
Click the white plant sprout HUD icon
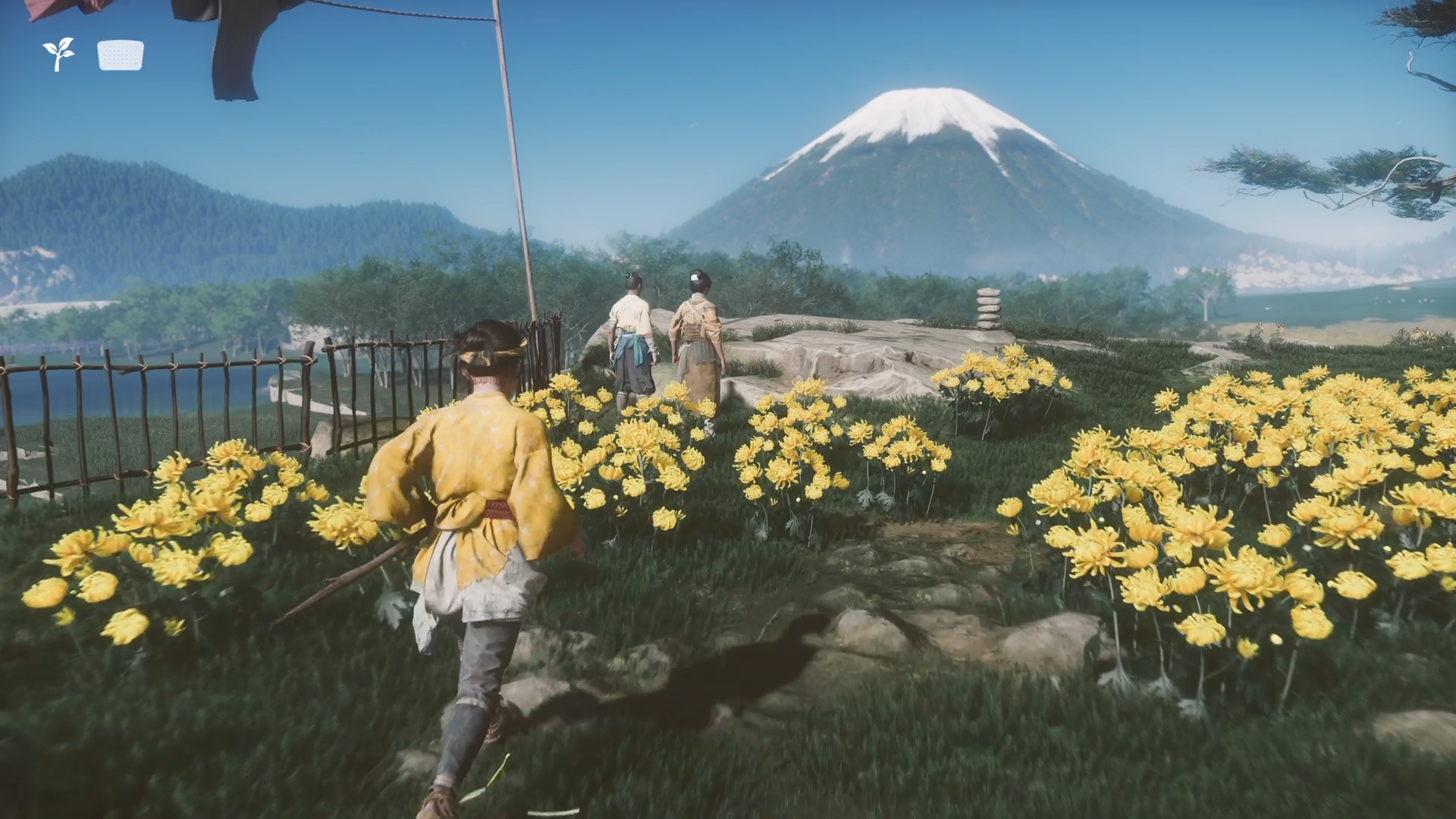(58, 55)
